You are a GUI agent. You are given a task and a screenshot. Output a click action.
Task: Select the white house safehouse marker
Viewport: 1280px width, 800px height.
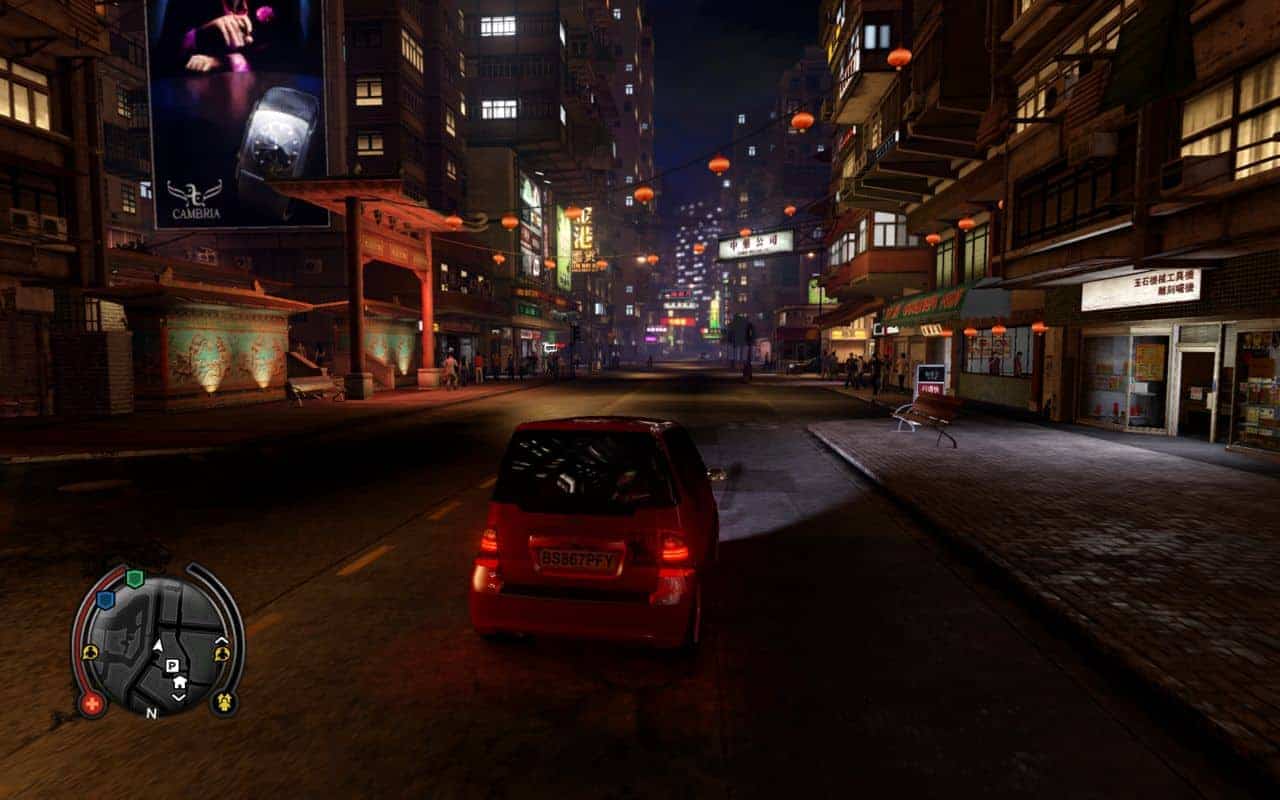179,682
